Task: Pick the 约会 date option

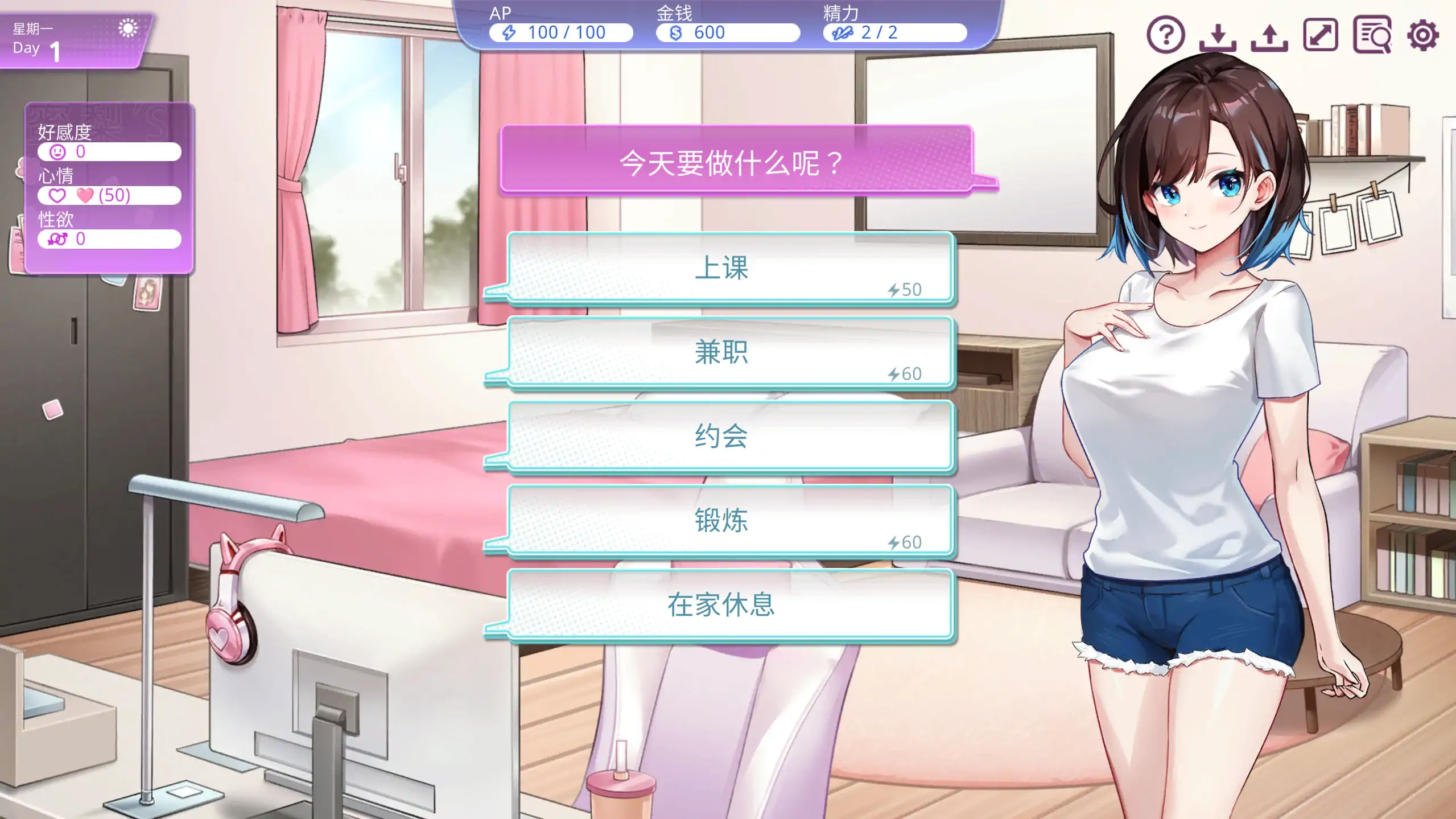Action: [x=723, y=435]
